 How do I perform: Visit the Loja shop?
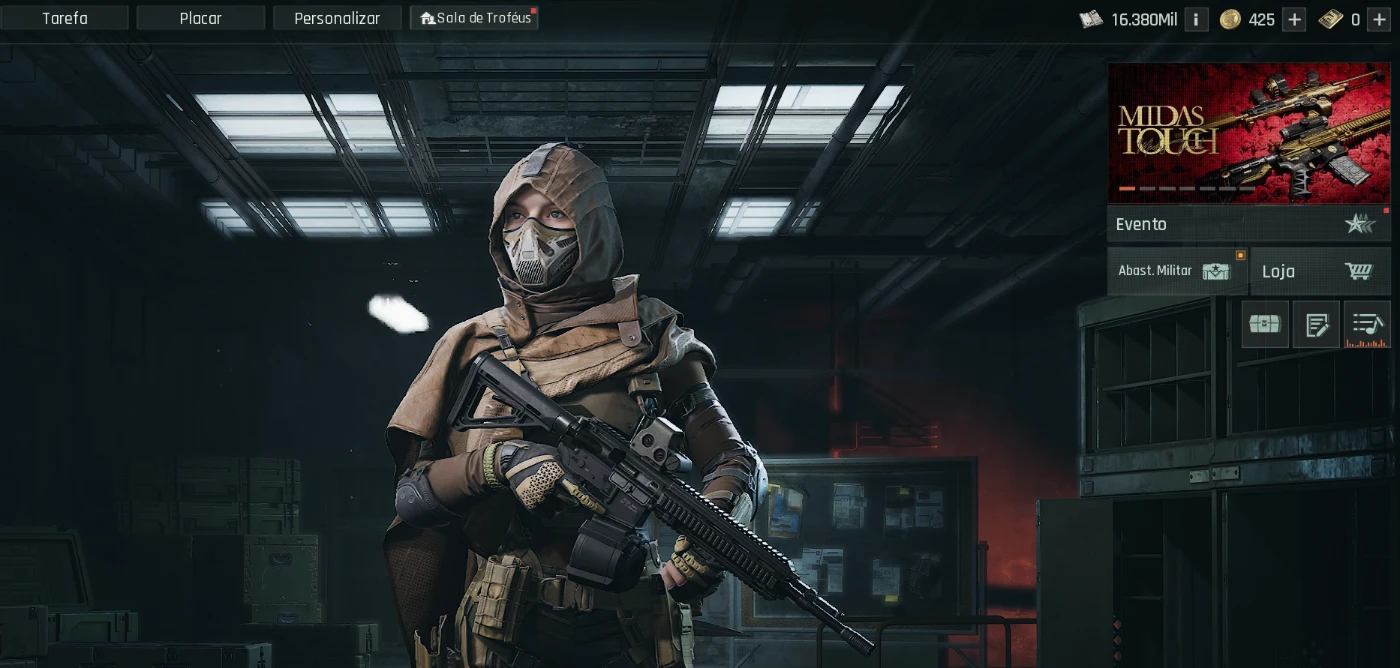pos(1320,271)
